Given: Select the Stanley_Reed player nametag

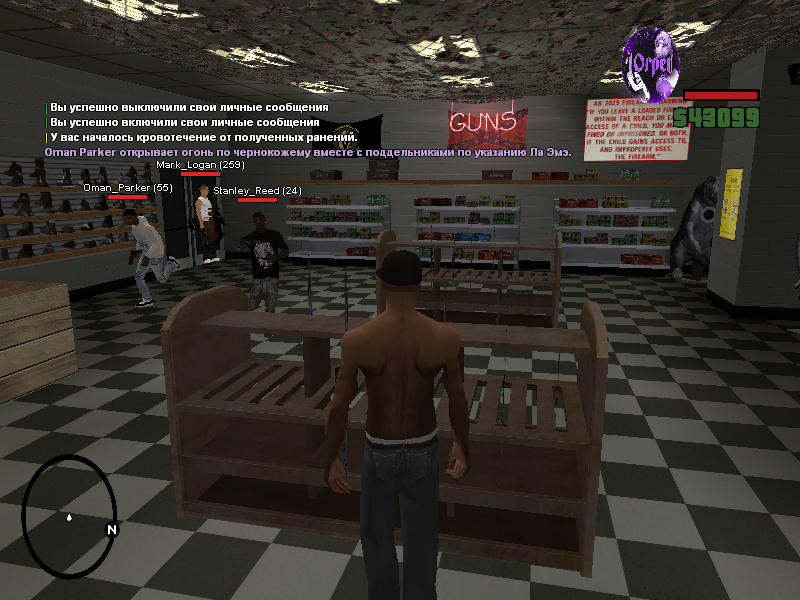Looking at the screenshot, I should coord(257,191).
